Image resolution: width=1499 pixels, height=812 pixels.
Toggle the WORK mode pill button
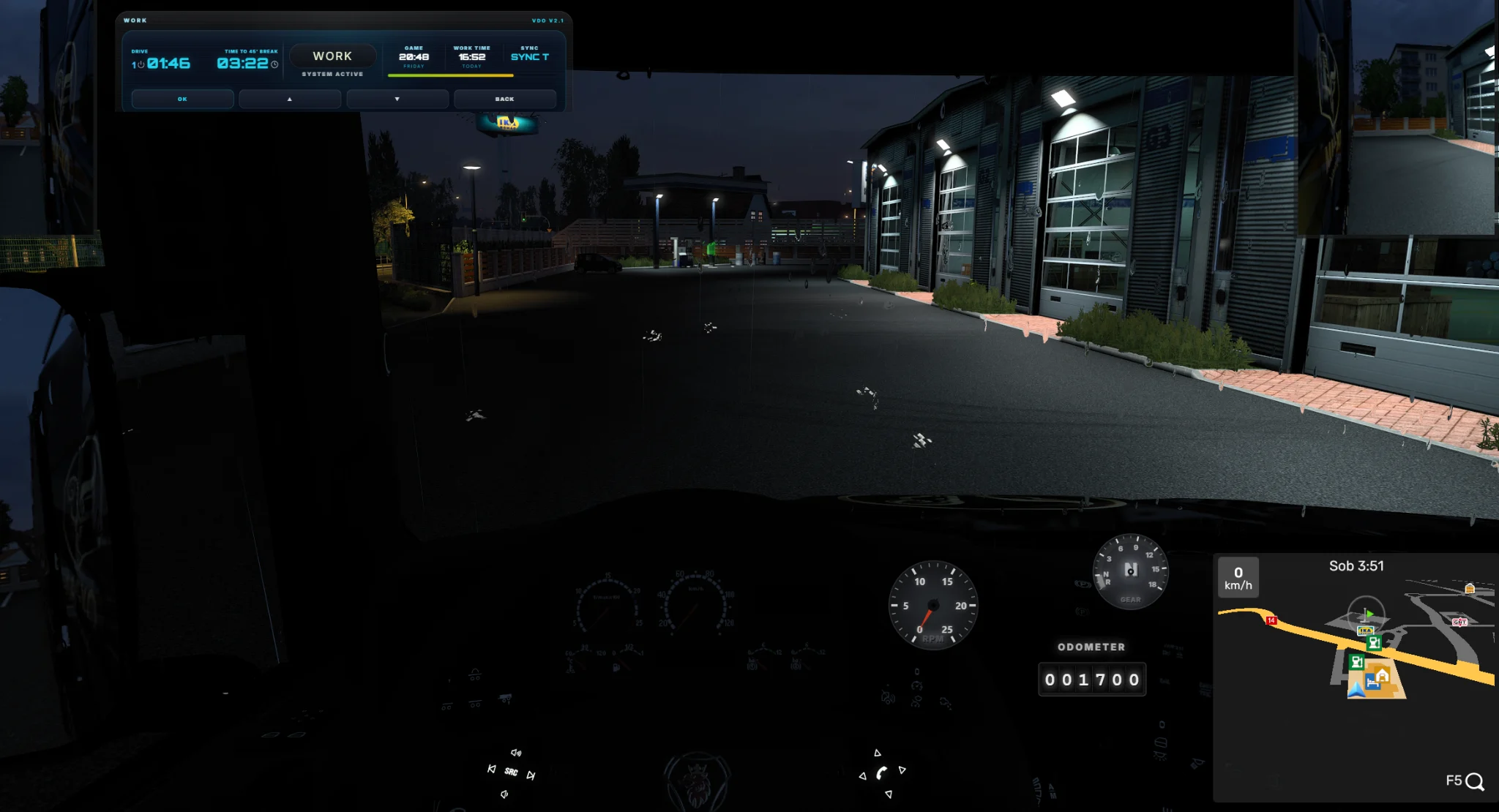coord(332,56)
